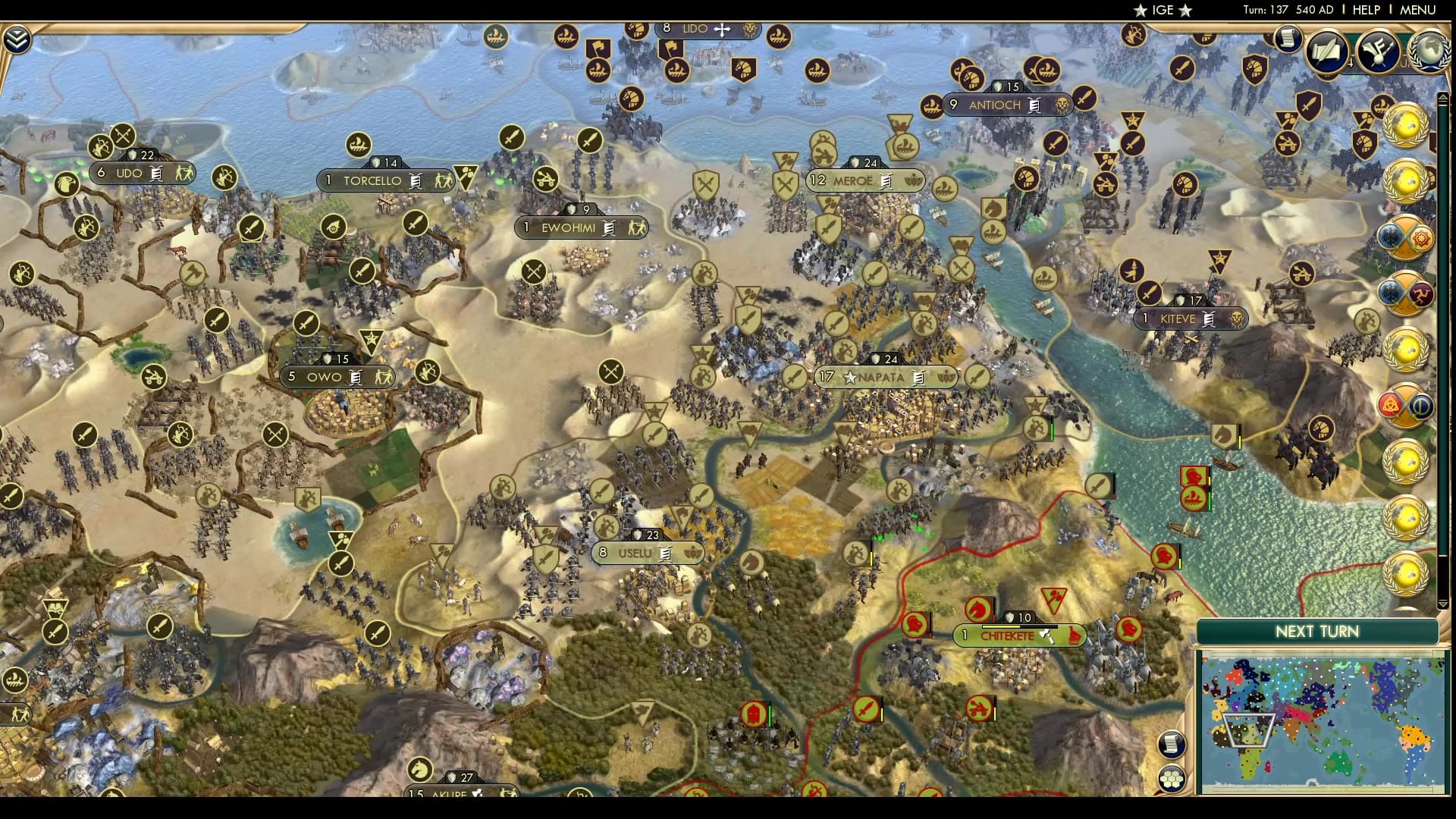Open the MENU item
Screen dimensions: 1456x819
[x=1421, y=10]
